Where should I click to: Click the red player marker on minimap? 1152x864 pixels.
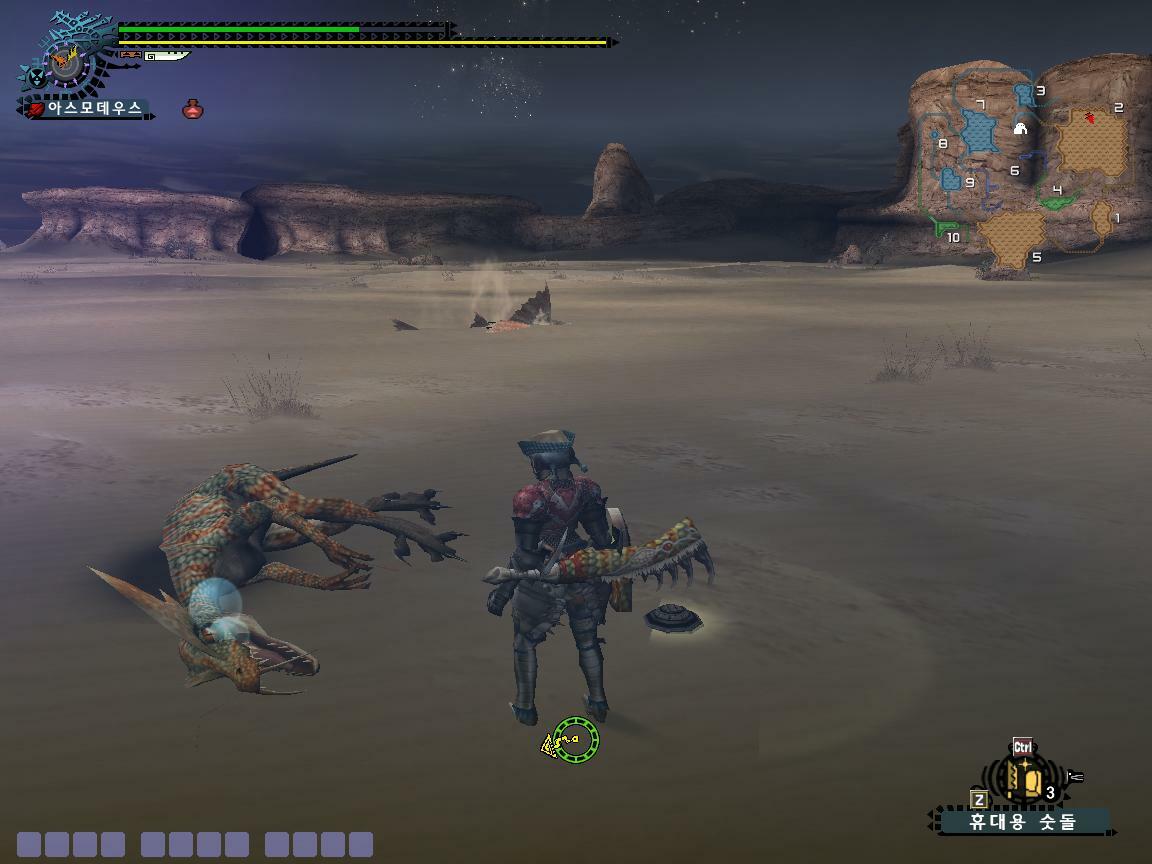click(1091, 119)
